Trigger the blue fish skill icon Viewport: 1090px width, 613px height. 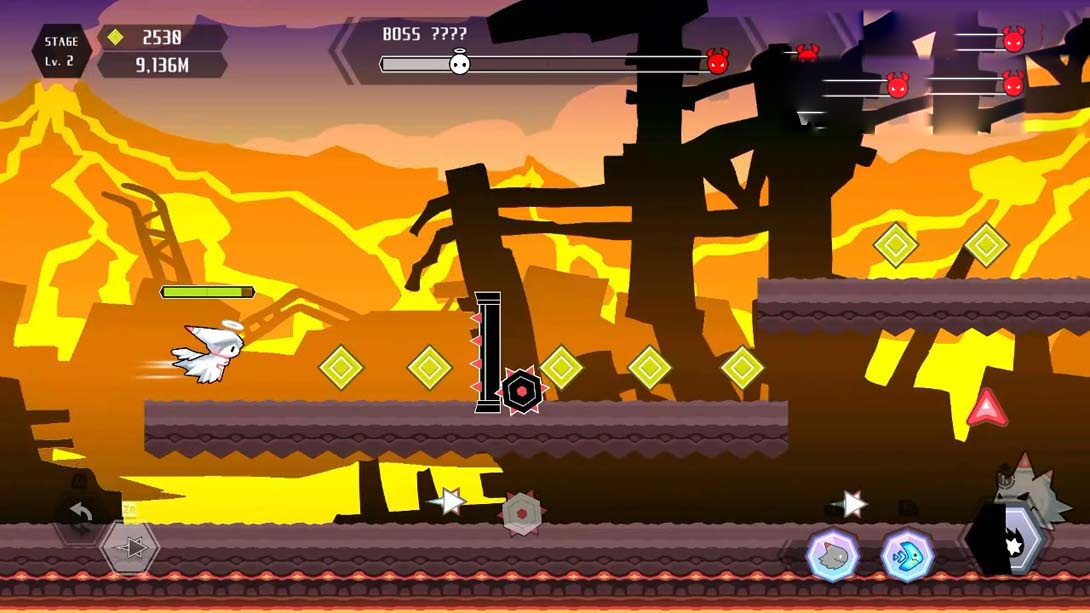click(907, 556)
